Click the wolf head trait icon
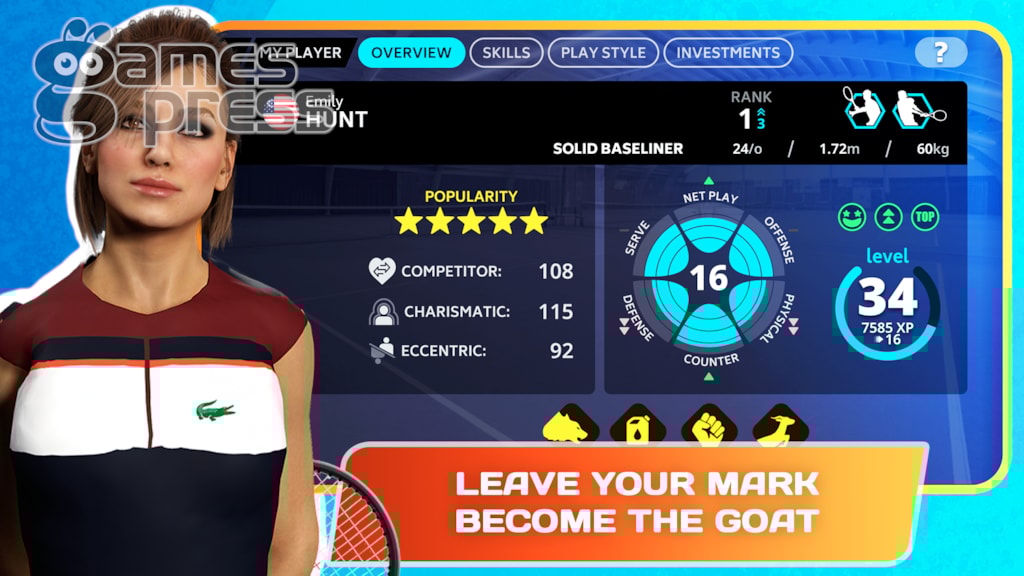This screenshot has width=1024, height=576. (570, 425)
